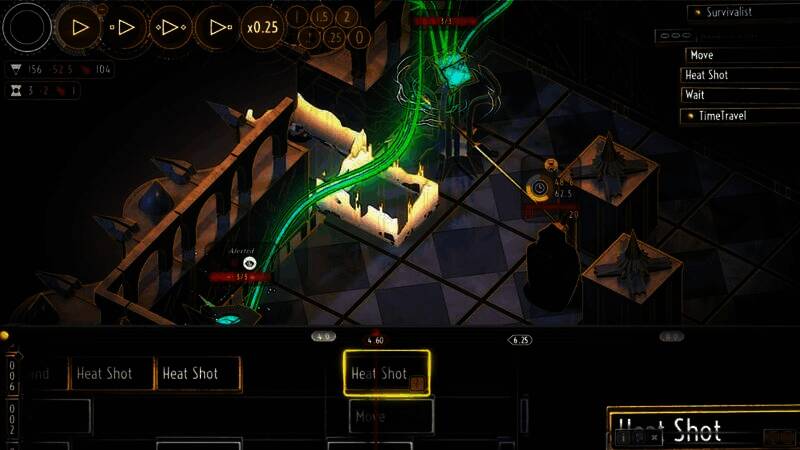Choose the 1.5 speed option
The image size is (800, 450).
click(x=322, y=16)
